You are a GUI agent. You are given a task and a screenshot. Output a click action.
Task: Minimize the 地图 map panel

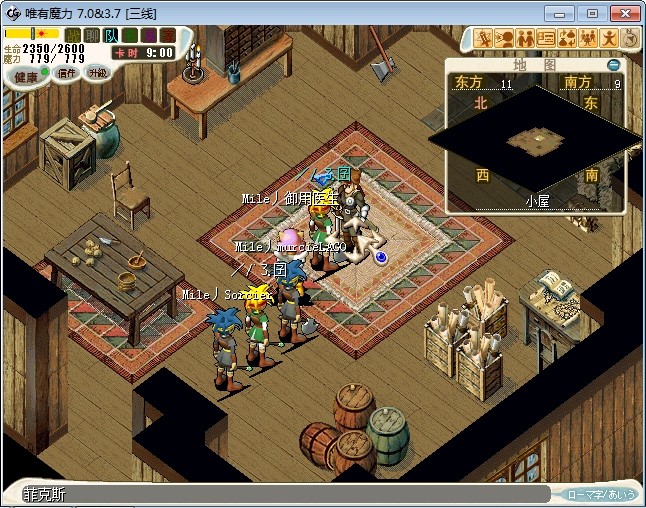tap(613, 64)
